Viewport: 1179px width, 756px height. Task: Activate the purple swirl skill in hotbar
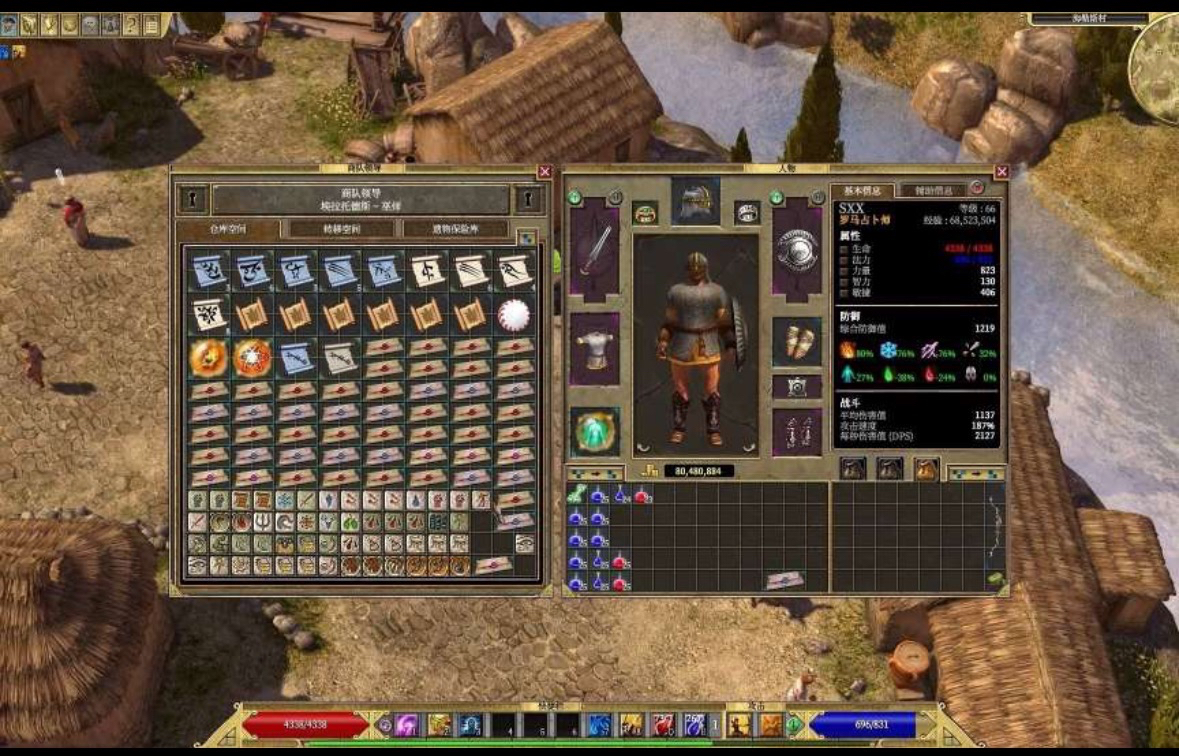pos(406,725)
